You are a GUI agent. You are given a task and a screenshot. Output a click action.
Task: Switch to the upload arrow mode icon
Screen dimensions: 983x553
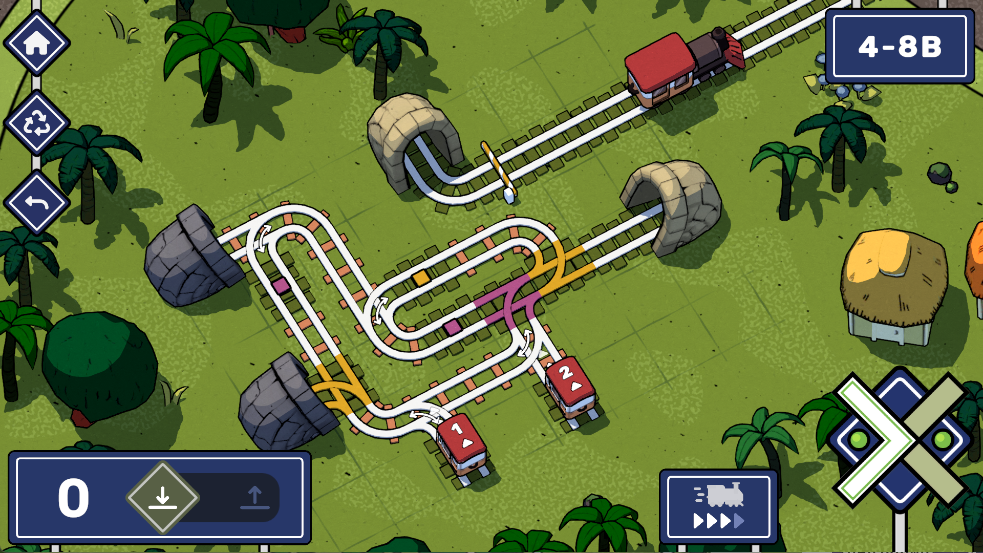pos(253,497)
